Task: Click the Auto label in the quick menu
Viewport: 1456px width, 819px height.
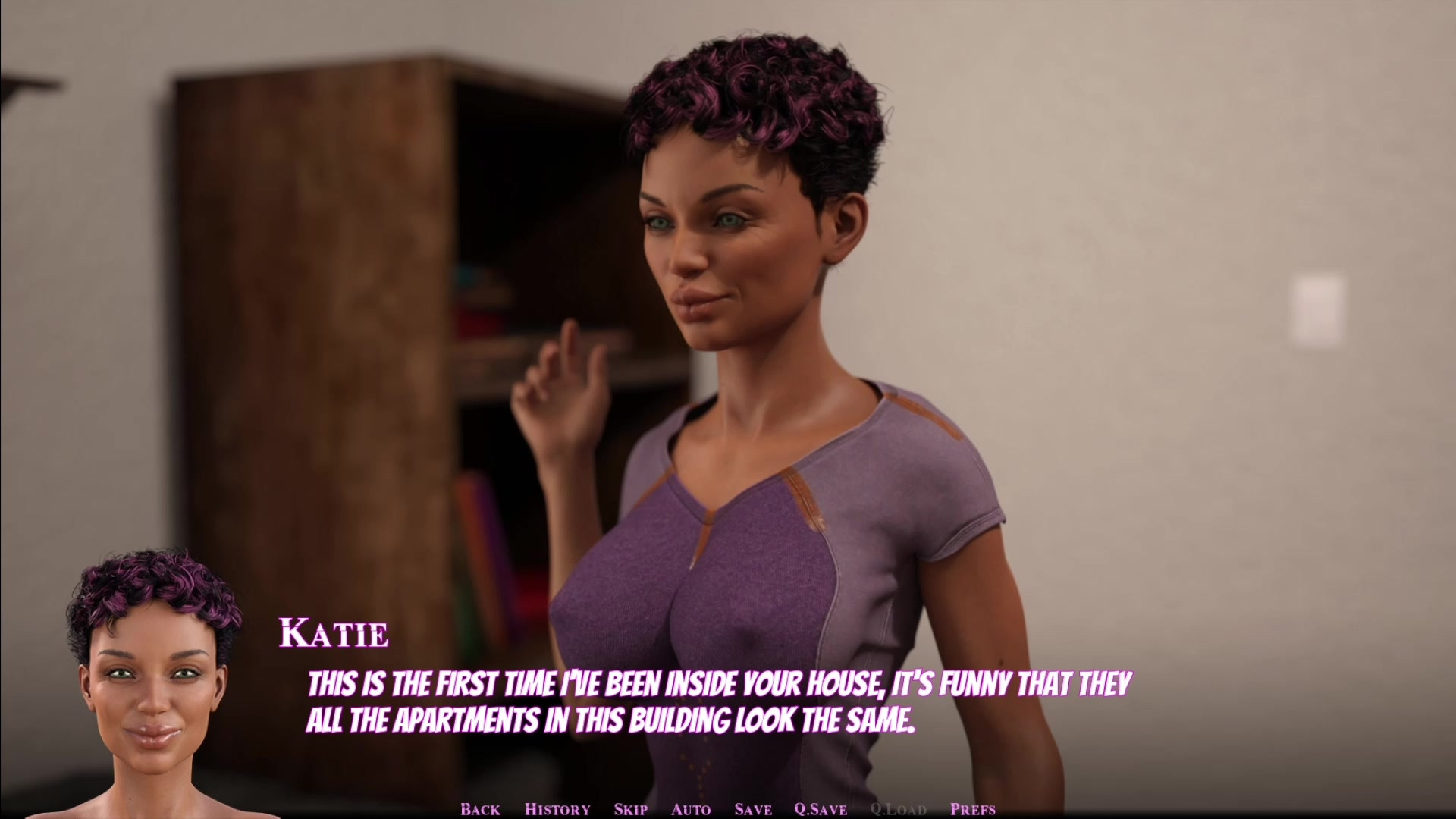Action: (x=689, y=808)
